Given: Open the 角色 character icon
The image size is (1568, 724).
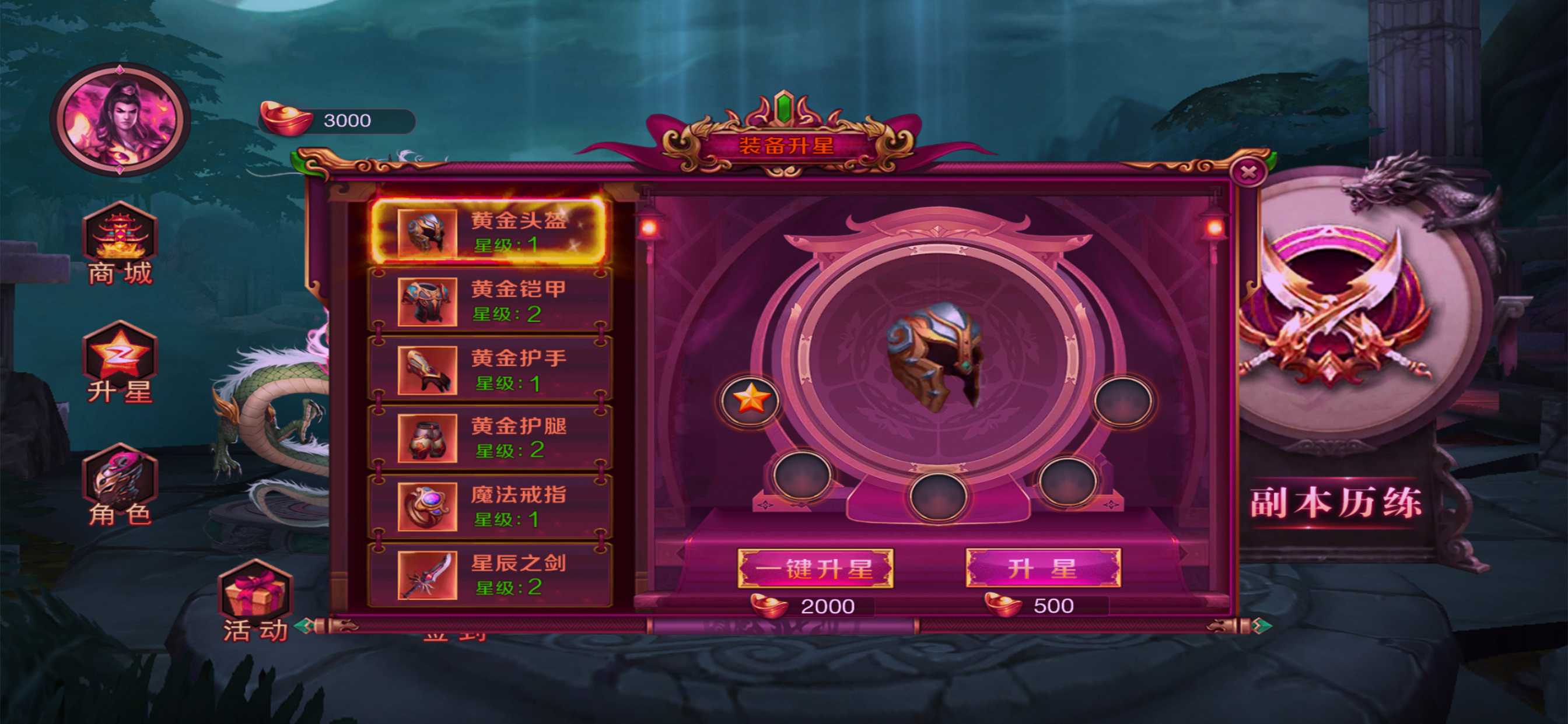Looking at the screenshot, I should pyautogui.click(x=120, y=485).
